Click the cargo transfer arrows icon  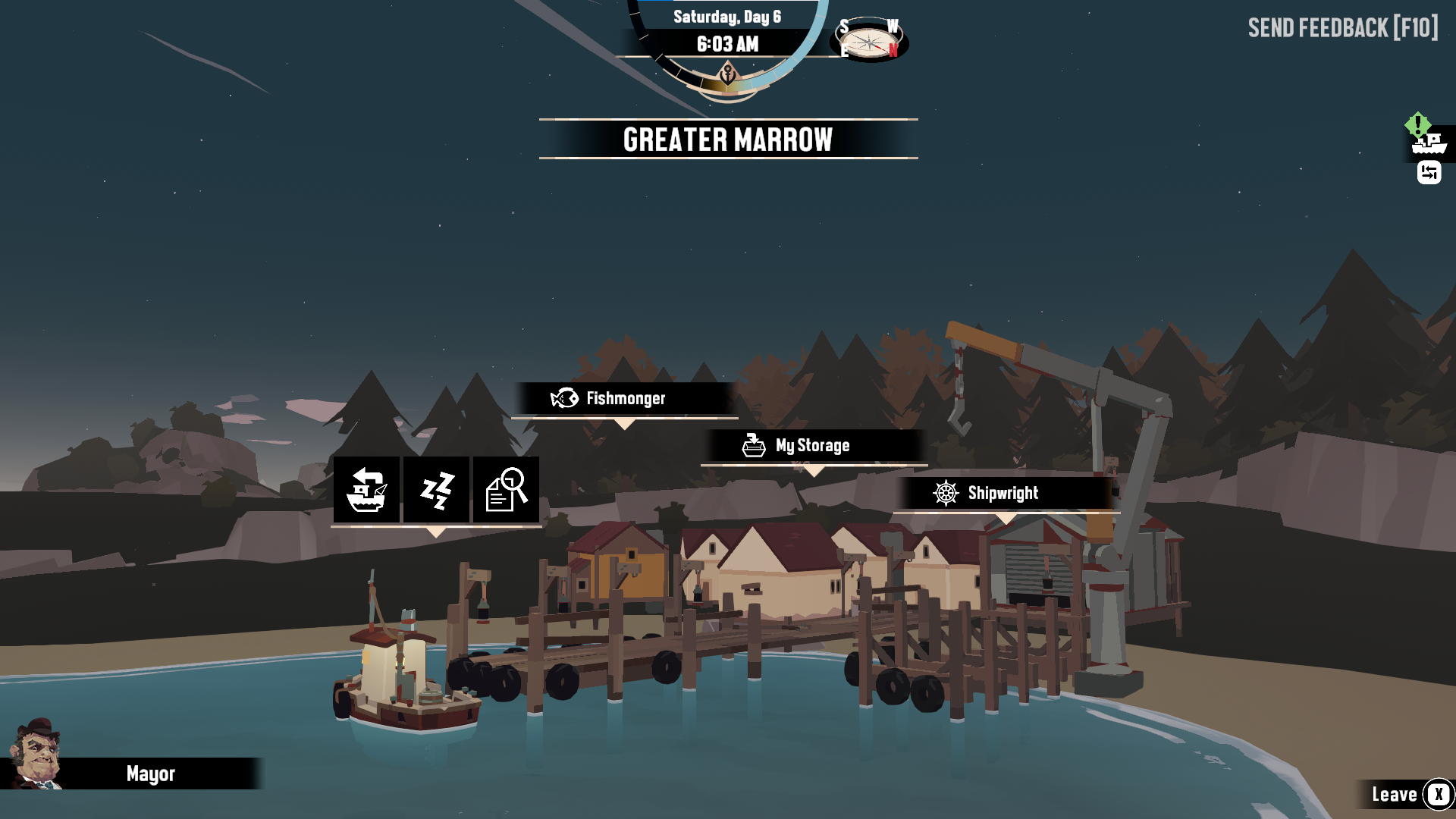click(1429, 173)
